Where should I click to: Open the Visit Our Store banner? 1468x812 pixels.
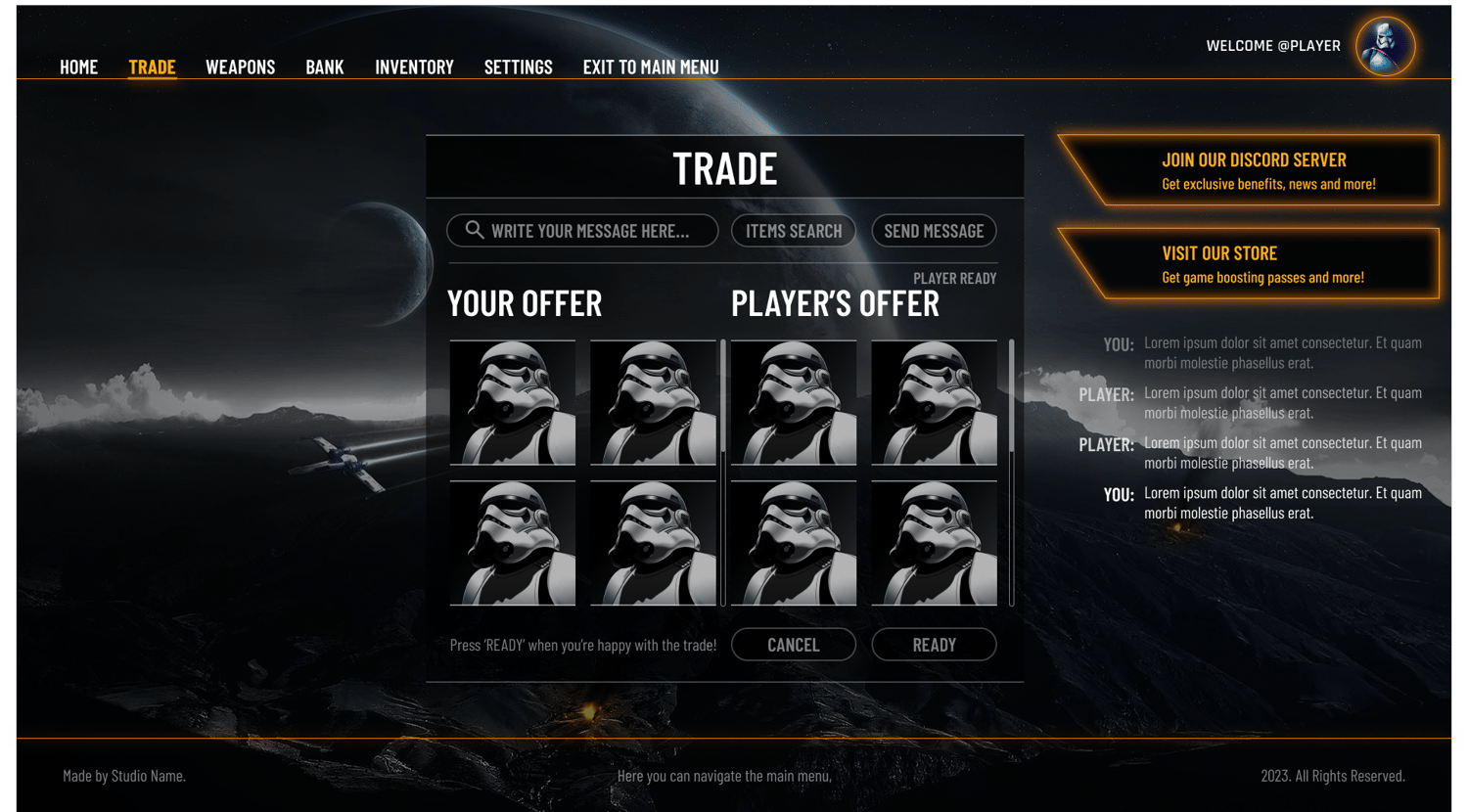pyautogui.click(x=1253, y=264)
